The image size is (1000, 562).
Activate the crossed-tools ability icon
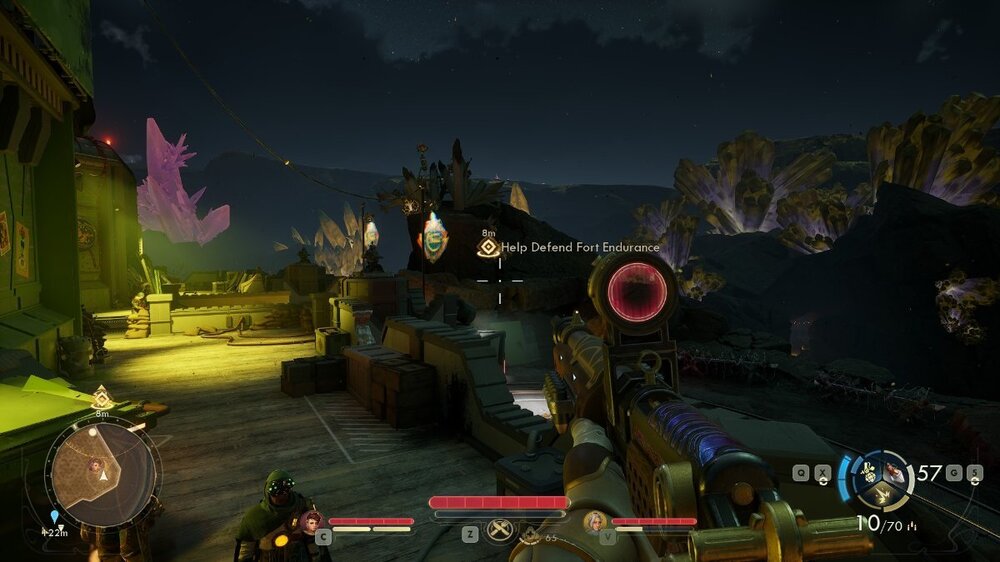499,529
